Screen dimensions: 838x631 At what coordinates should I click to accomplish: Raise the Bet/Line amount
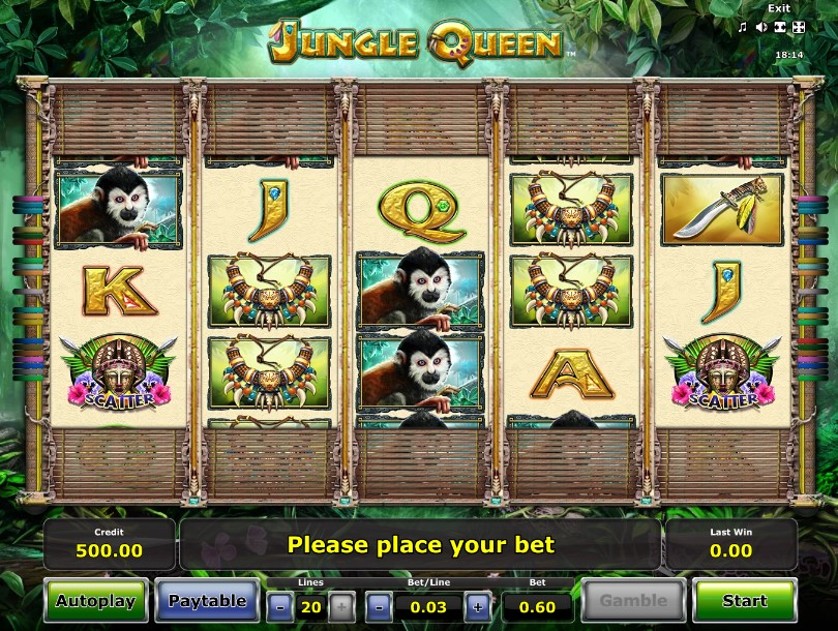click(478, 606)
